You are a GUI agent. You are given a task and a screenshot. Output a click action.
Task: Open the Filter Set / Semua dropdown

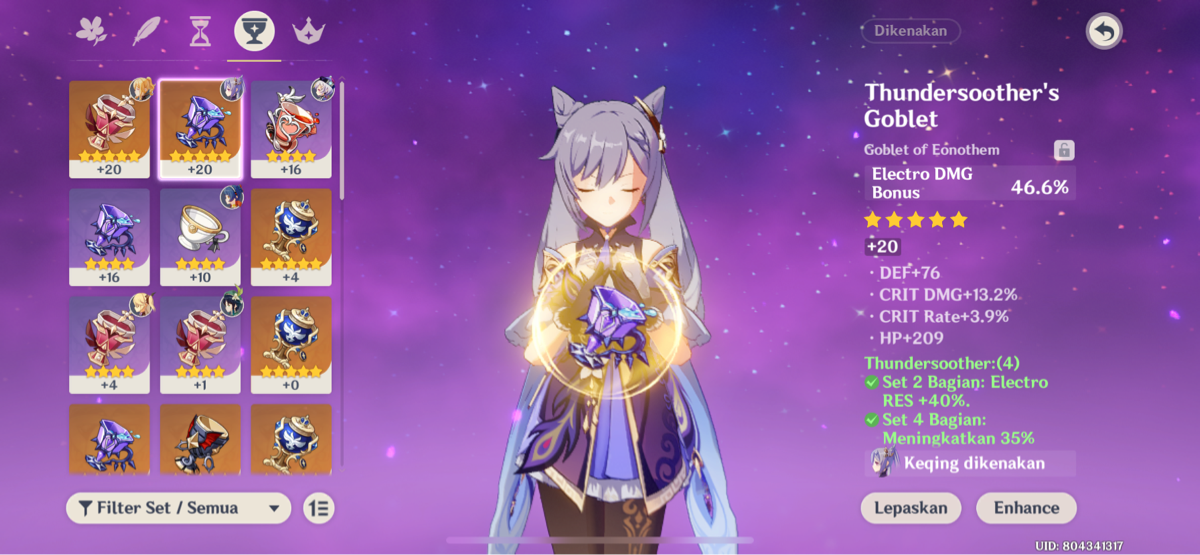click(x=178, y=508)
